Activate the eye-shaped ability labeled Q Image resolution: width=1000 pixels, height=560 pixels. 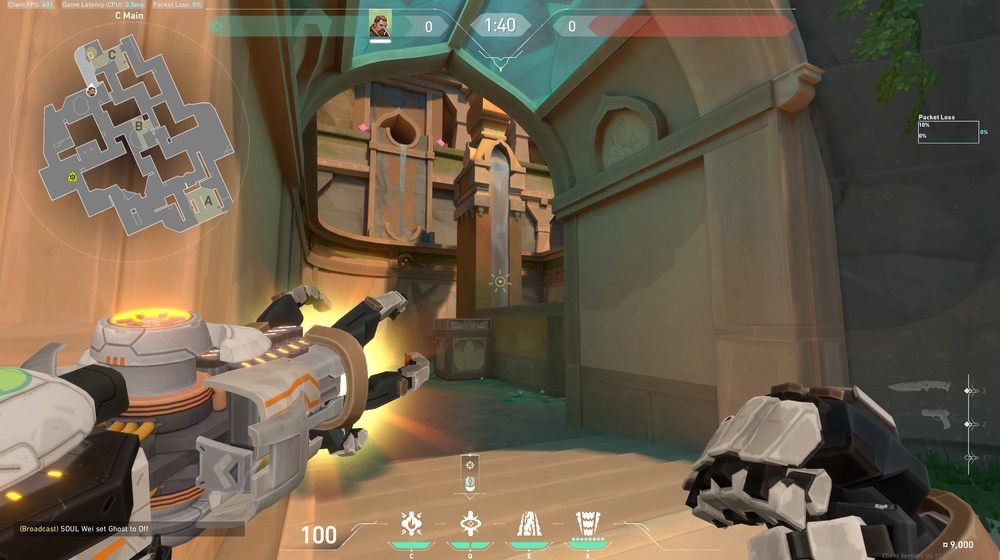click(468, 522)
